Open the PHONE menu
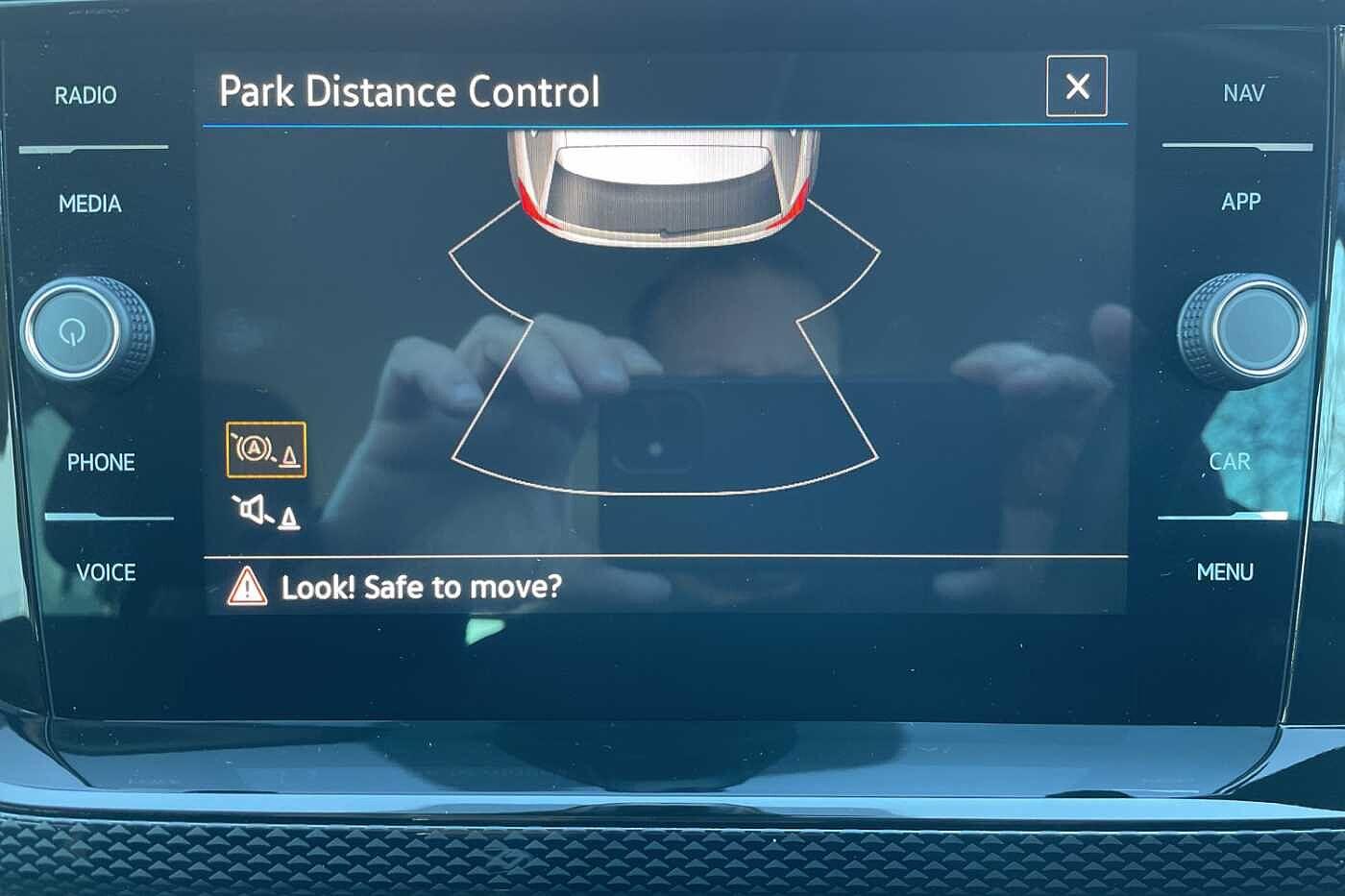Screen dimensions: 1345x896 100,463
